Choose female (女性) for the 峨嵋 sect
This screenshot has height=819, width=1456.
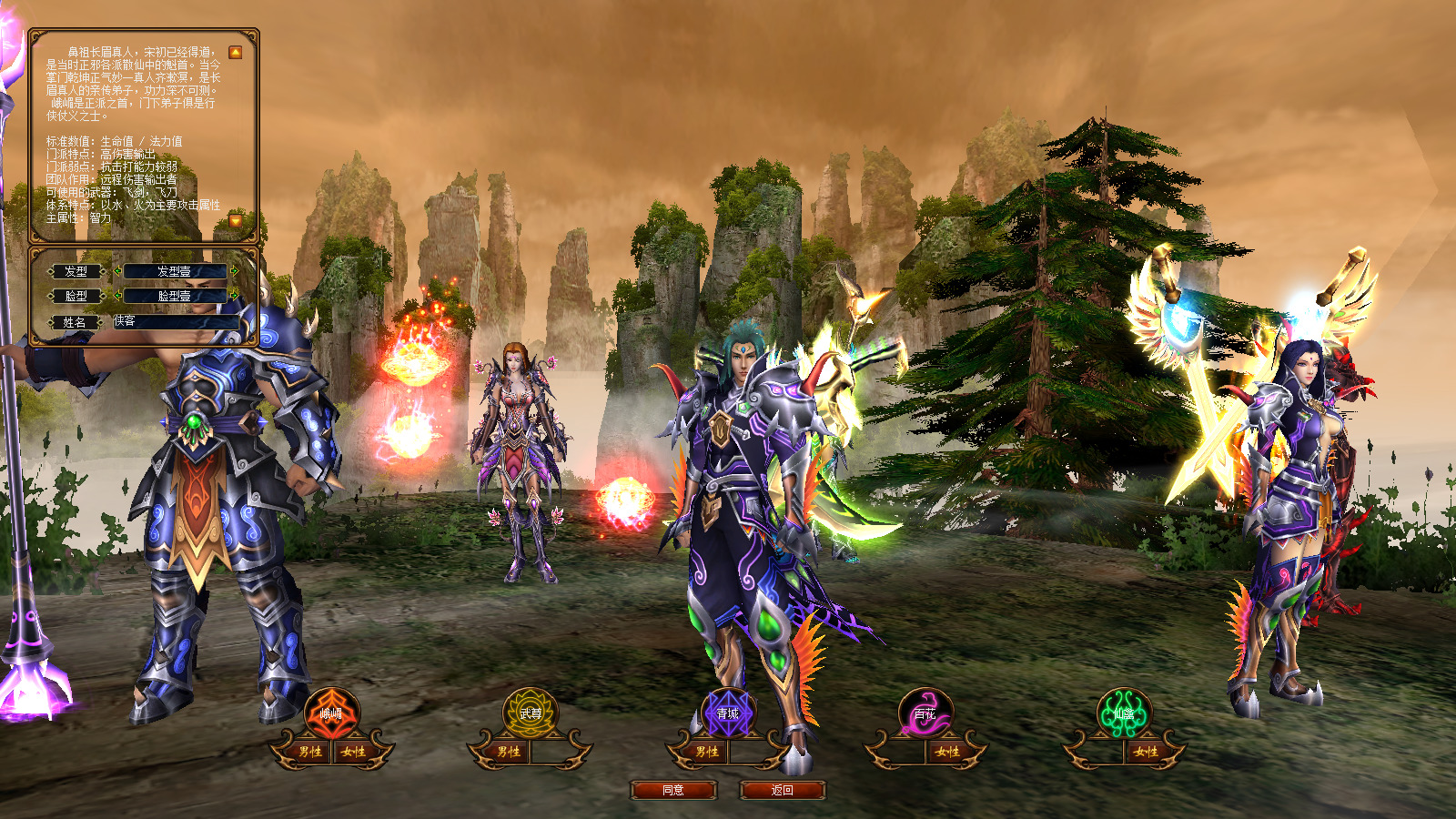pyautogui.click(x=353, y=752)
